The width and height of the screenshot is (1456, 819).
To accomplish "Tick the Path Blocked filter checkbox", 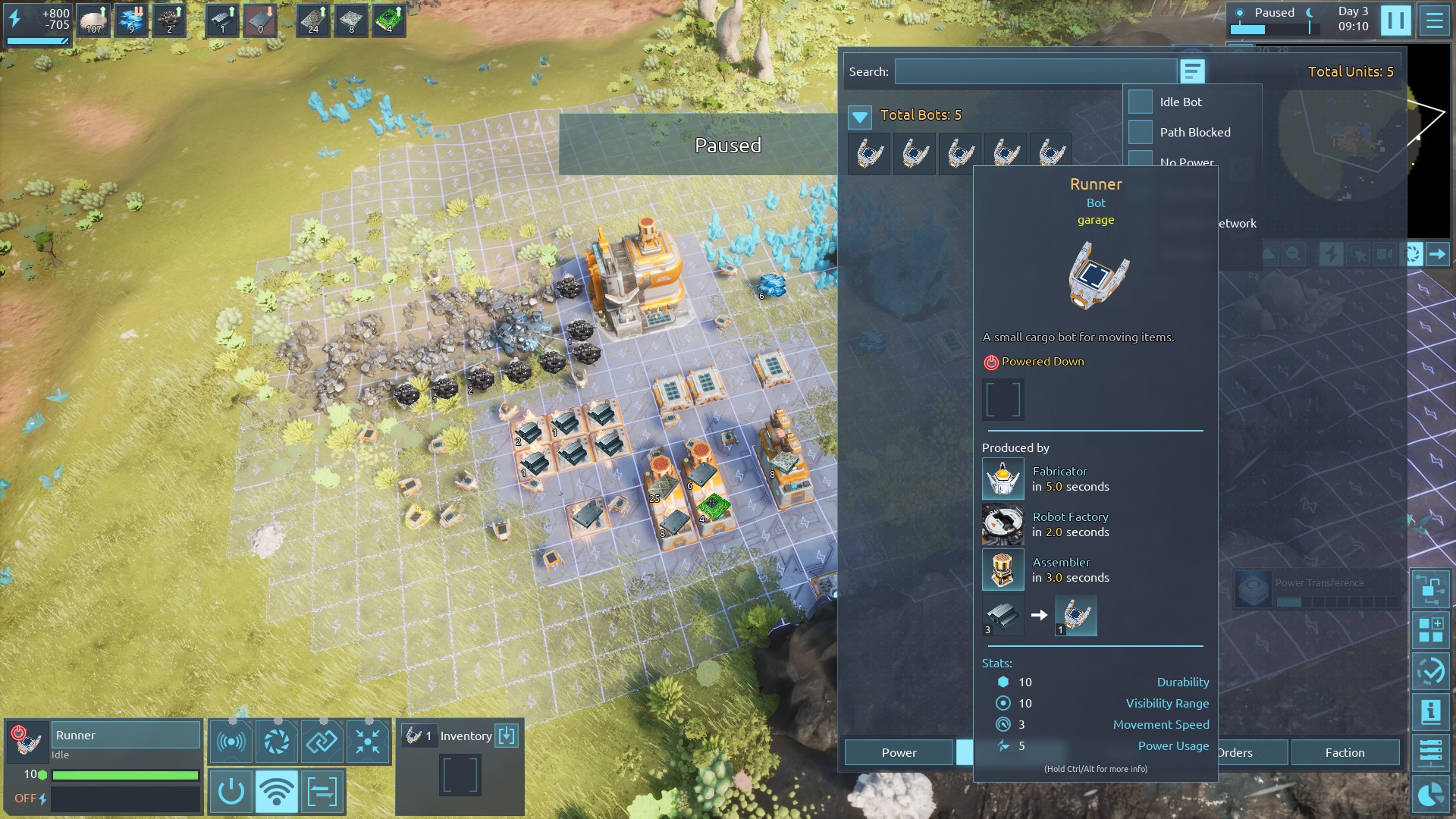I will click(1141, 132).
